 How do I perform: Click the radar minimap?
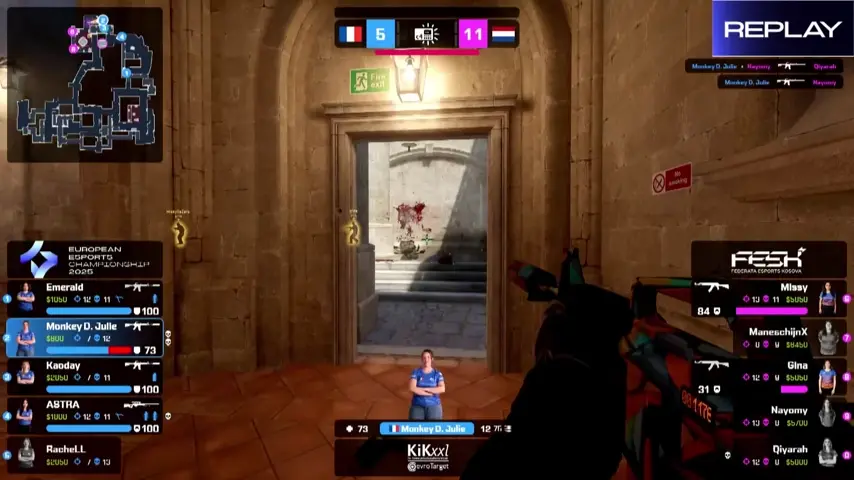(85, 85)
